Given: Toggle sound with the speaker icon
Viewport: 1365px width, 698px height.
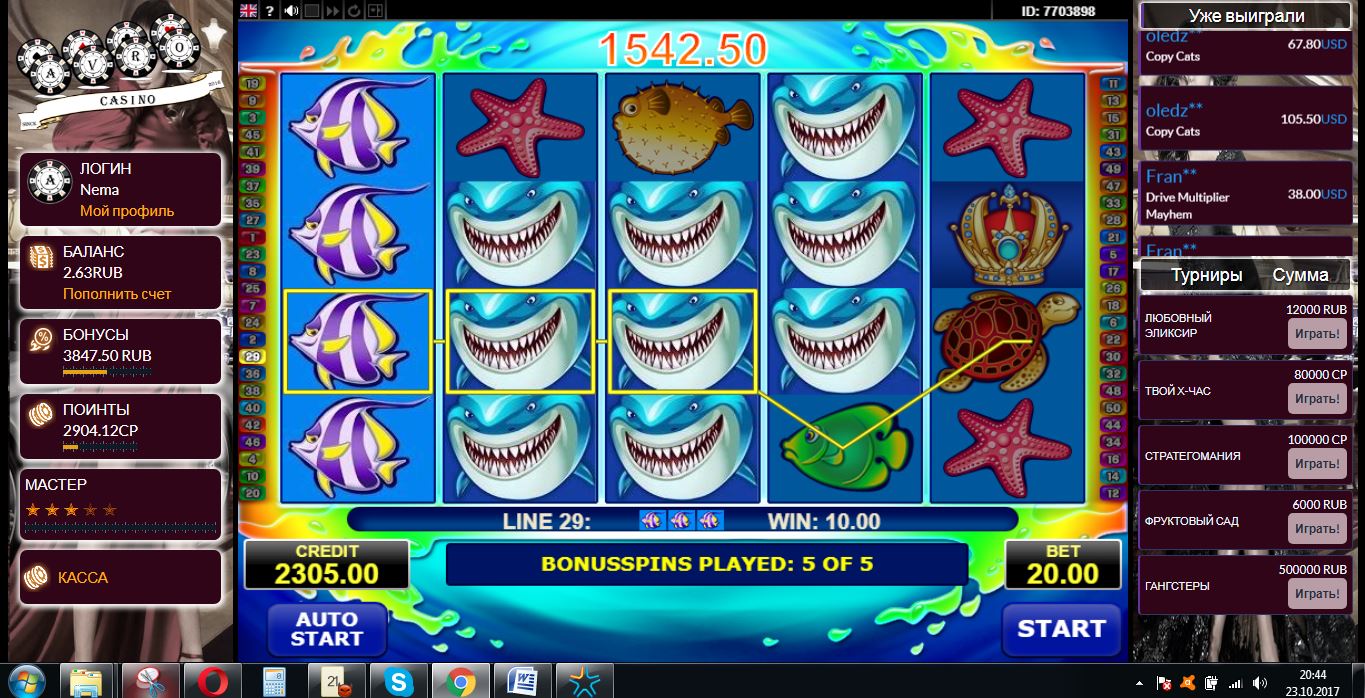Looking at the screenshot, I should (291, 11).
